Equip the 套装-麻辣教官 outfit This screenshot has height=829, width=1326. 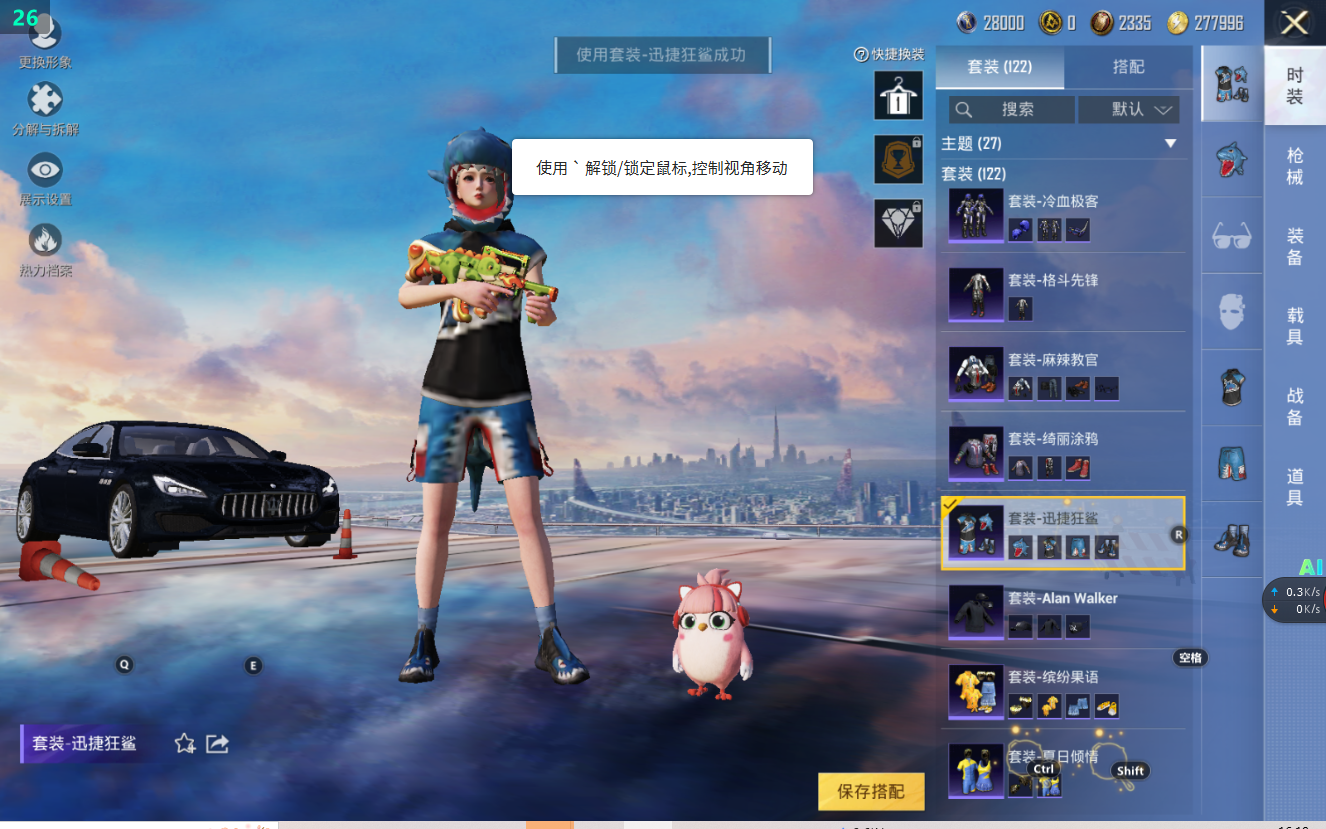tap(1062, 373)
